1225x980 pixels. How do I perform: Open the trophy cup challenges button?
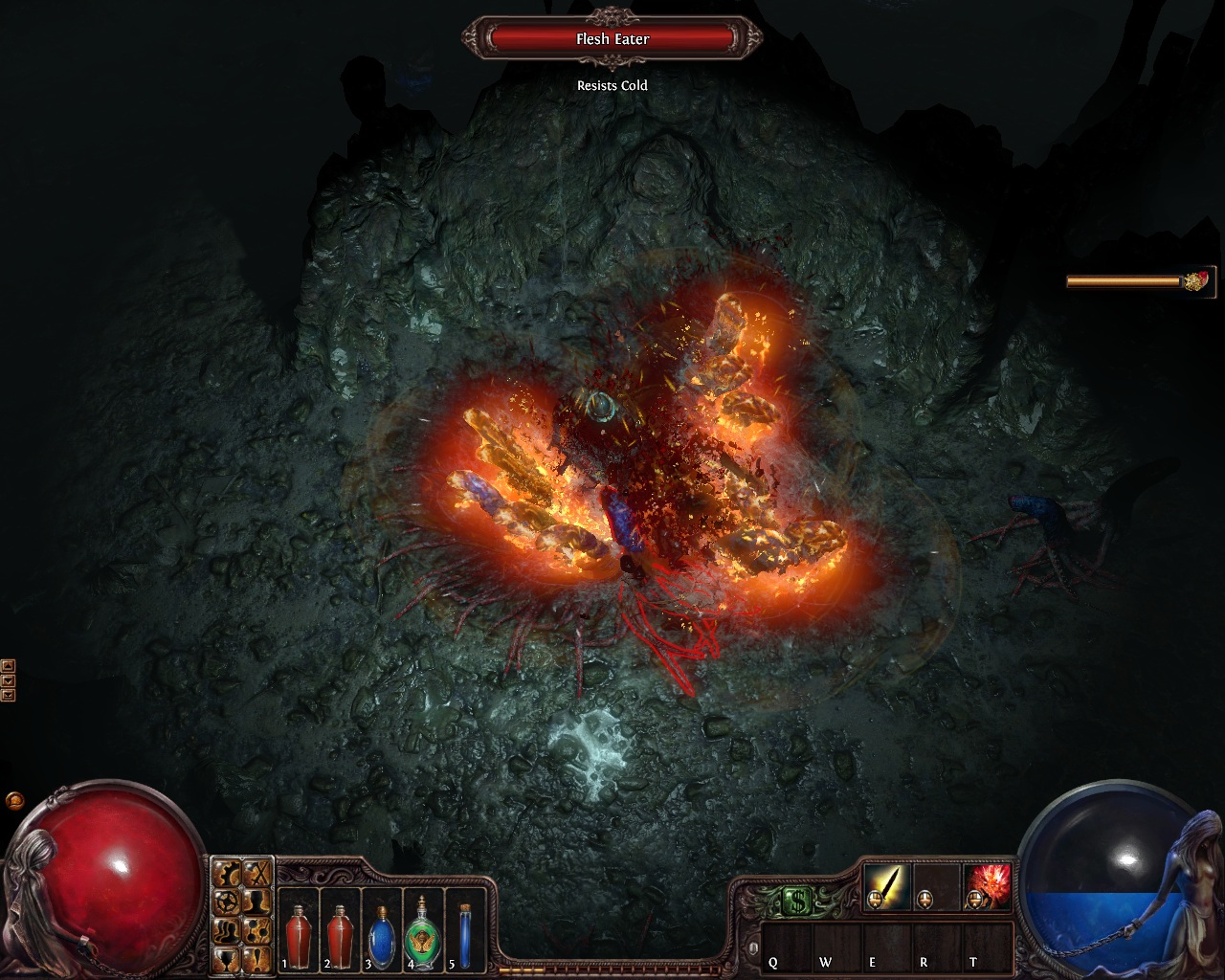point(227,957)
